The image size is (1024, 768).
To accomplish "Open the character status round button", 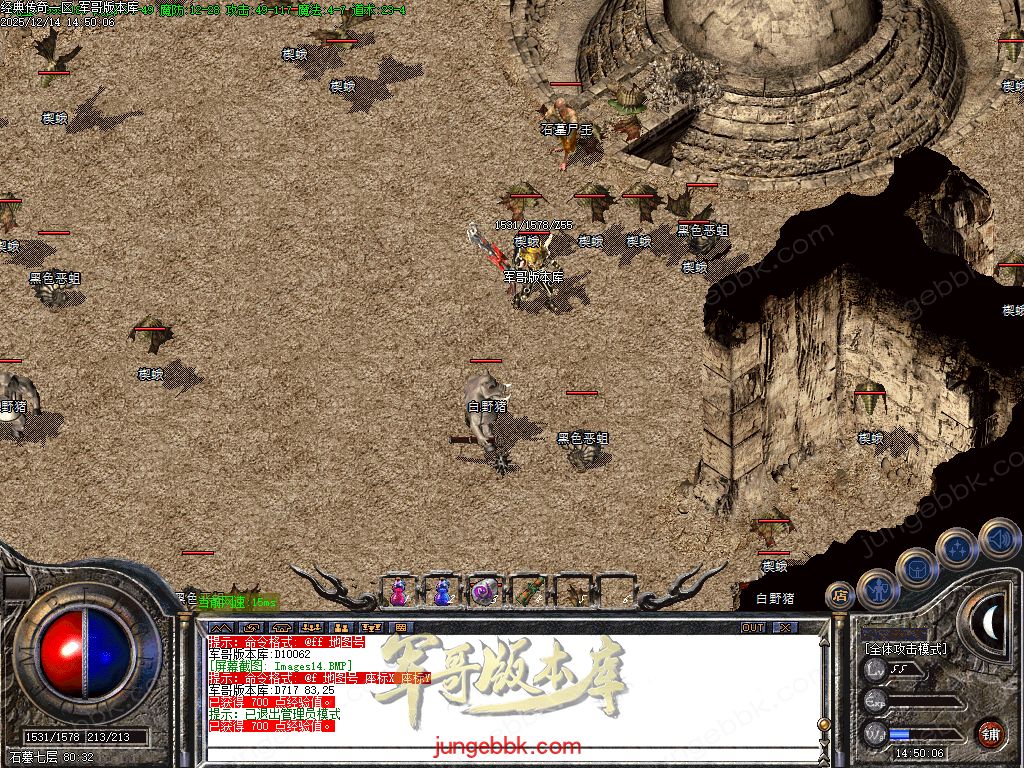I will pos(878,590).
